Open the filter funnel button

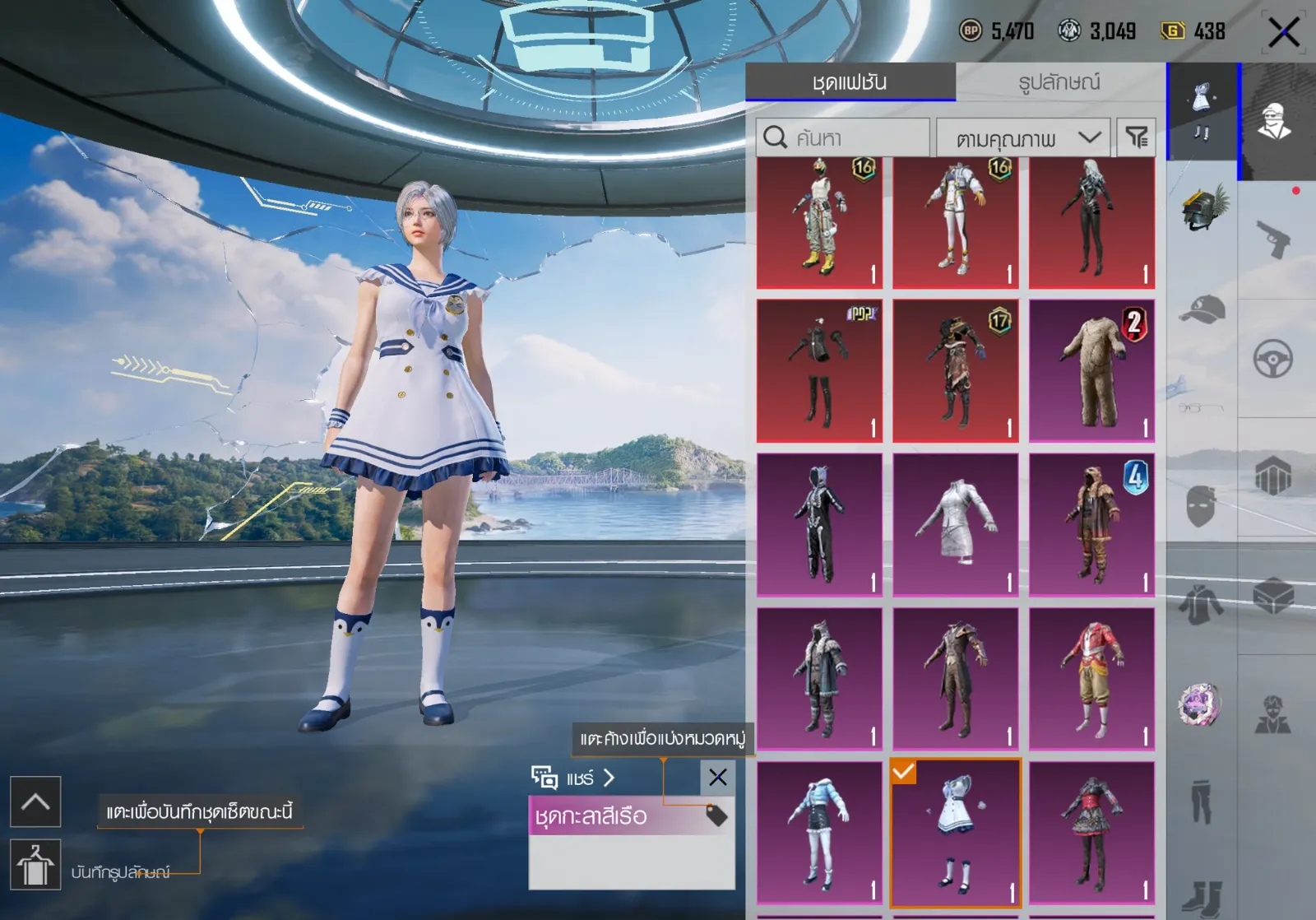point(1136,137)
